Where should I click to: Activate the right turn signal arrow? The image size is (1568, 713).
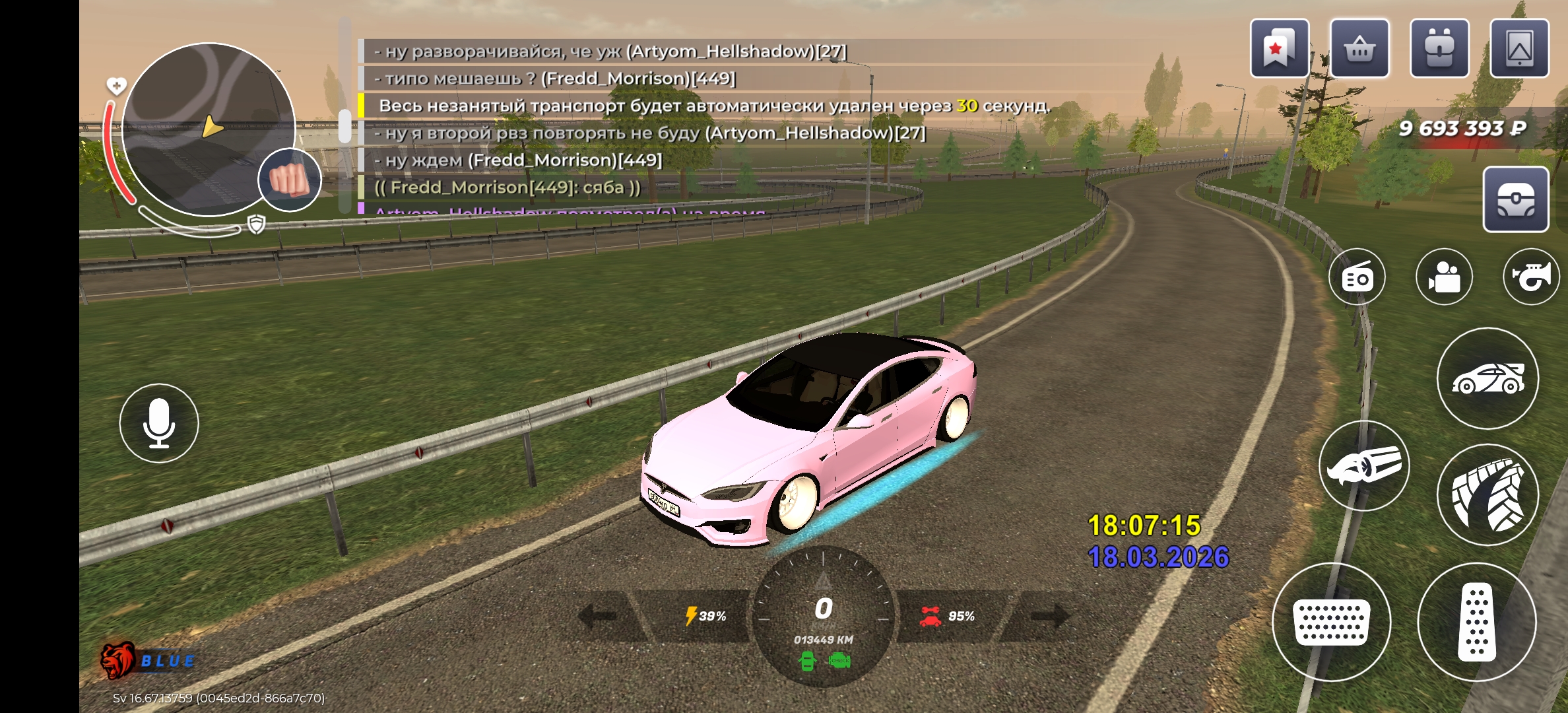[1048, 616]
